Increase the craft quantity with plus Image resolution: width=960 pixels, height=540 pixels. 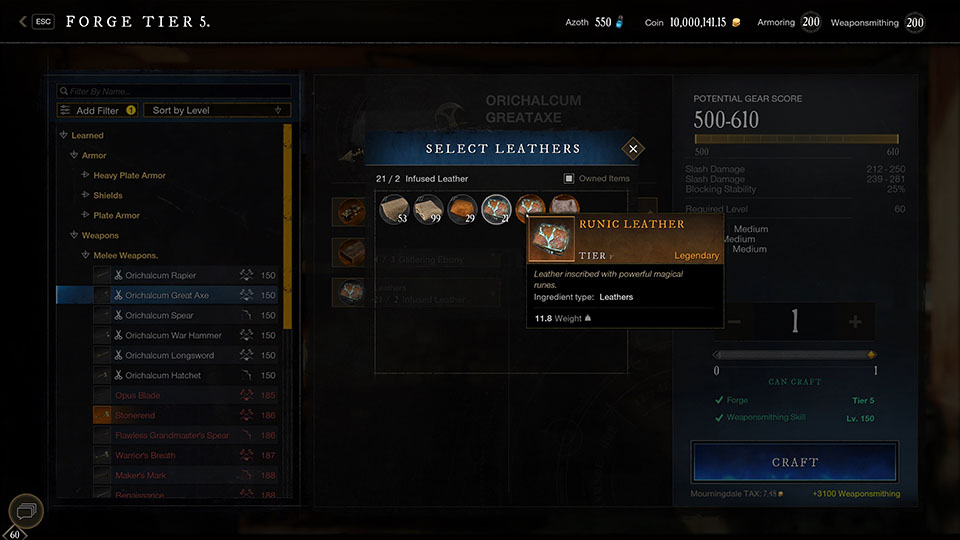[x=854, y=322]
